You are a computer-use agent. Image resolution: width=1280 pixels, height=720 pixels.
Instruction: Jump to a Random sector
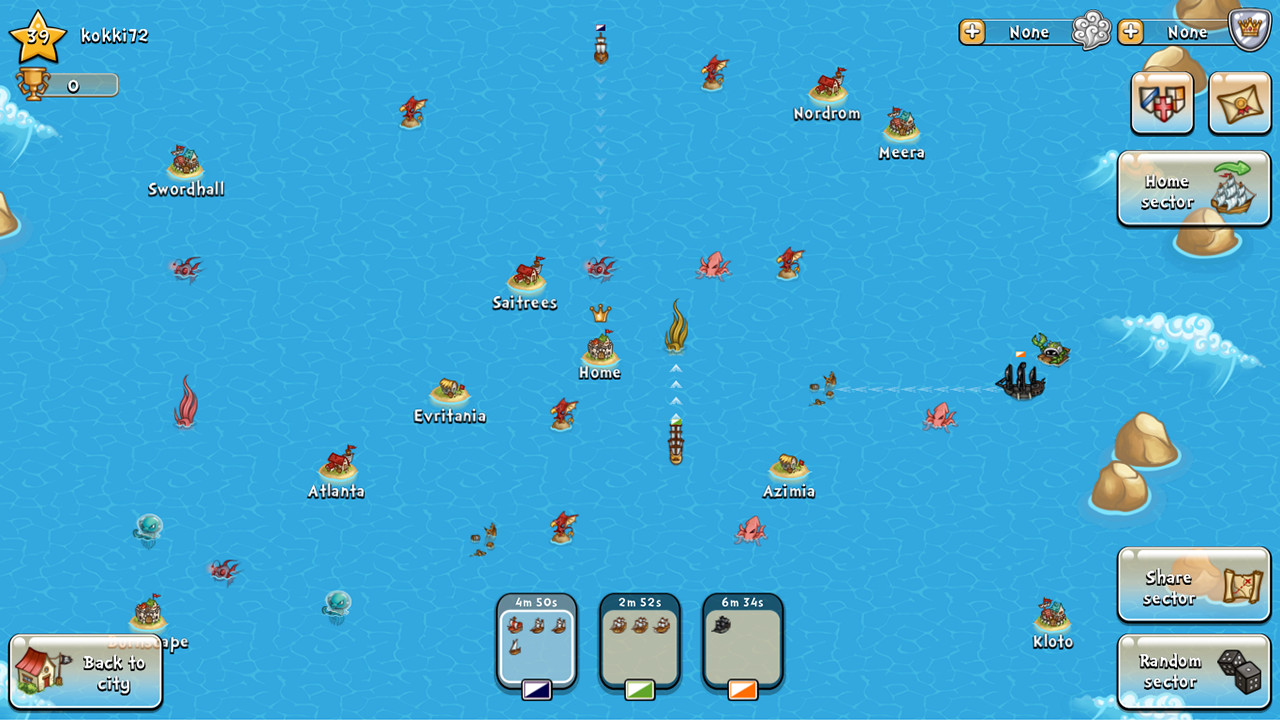click(1193, 670)
